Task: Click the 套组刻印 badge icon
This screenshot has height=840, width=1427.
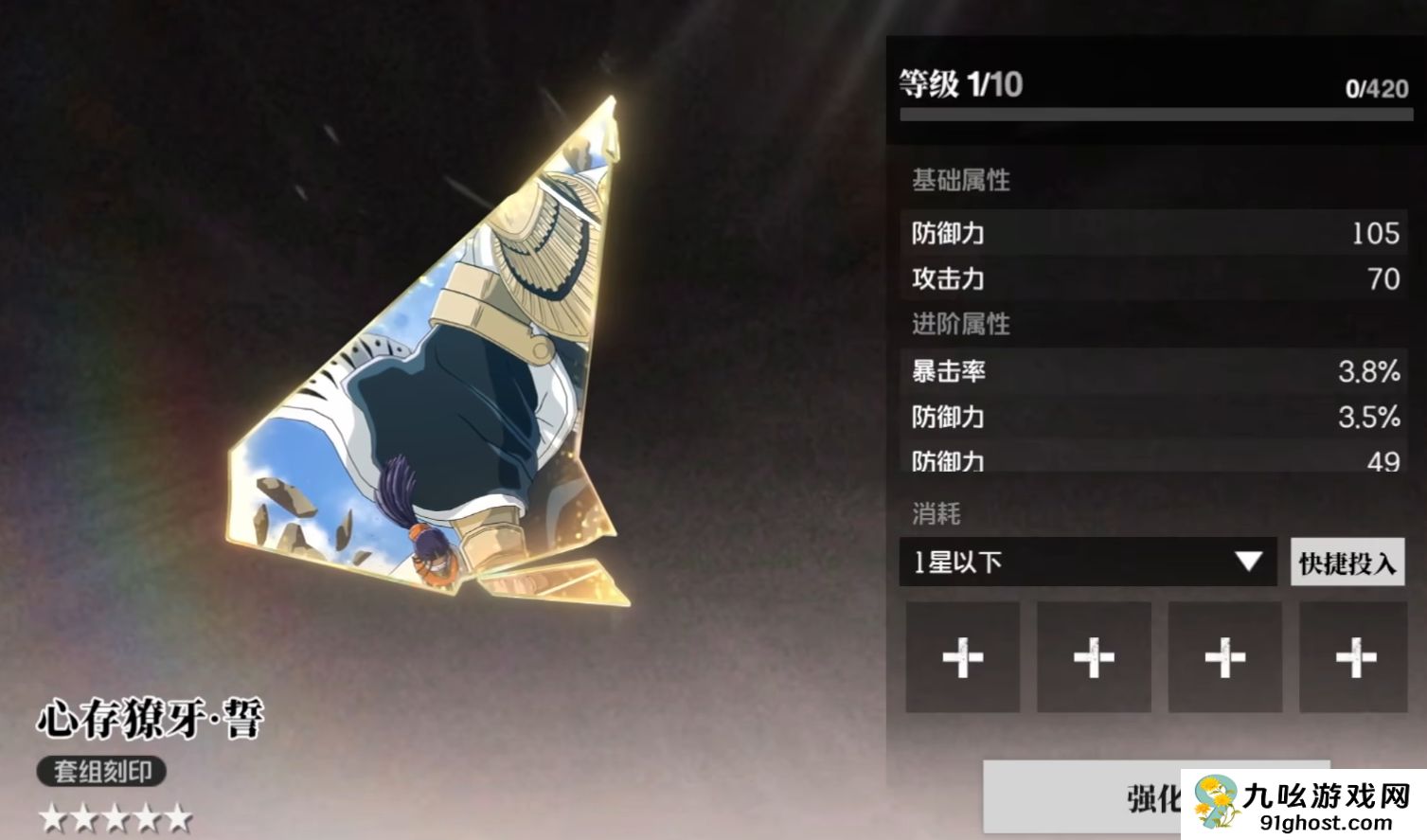Action: [102, 773]
